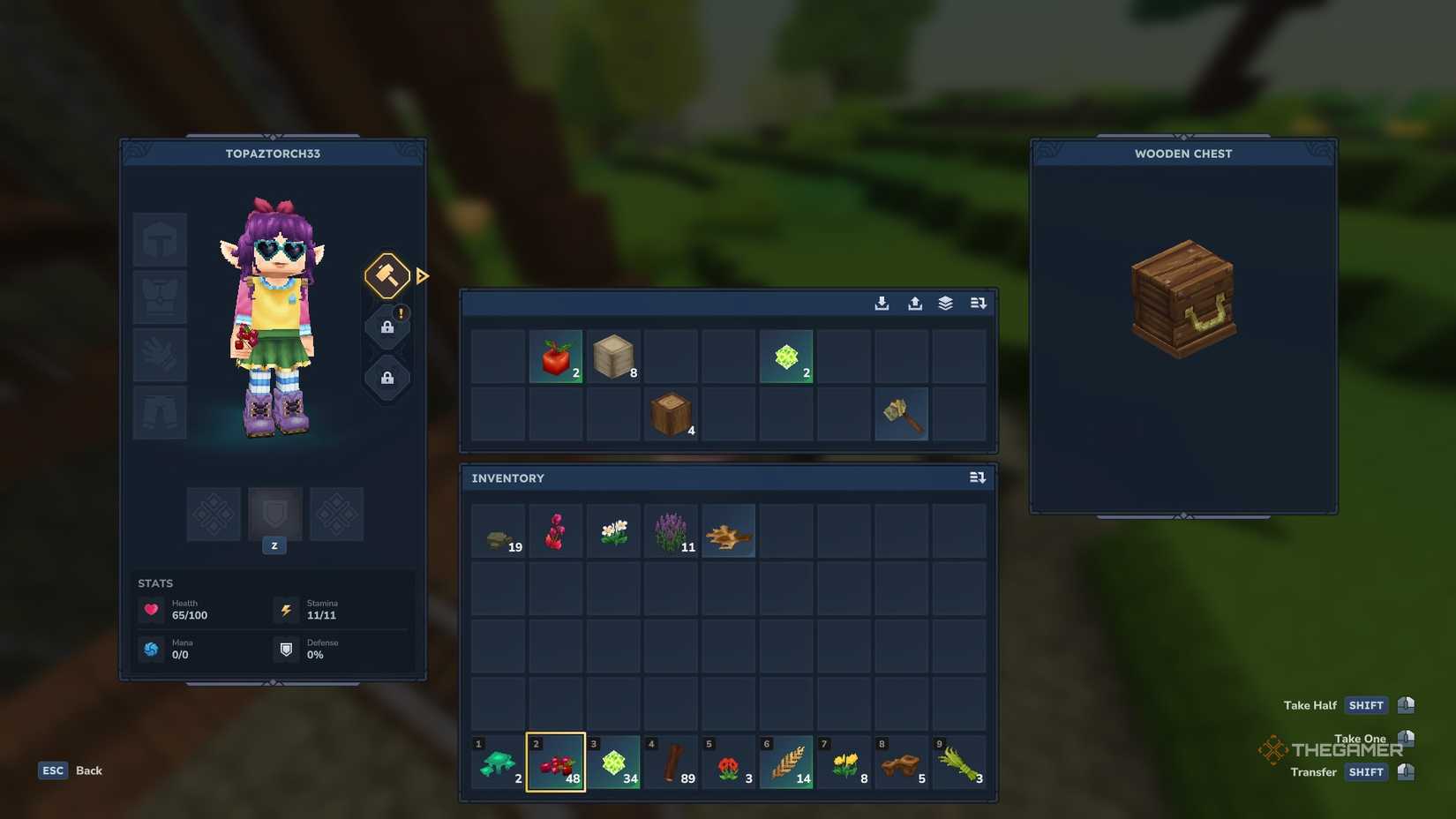Open the sort options on the hotbar panel
This screenshot has width=1456, height=819.
point(977,303)
